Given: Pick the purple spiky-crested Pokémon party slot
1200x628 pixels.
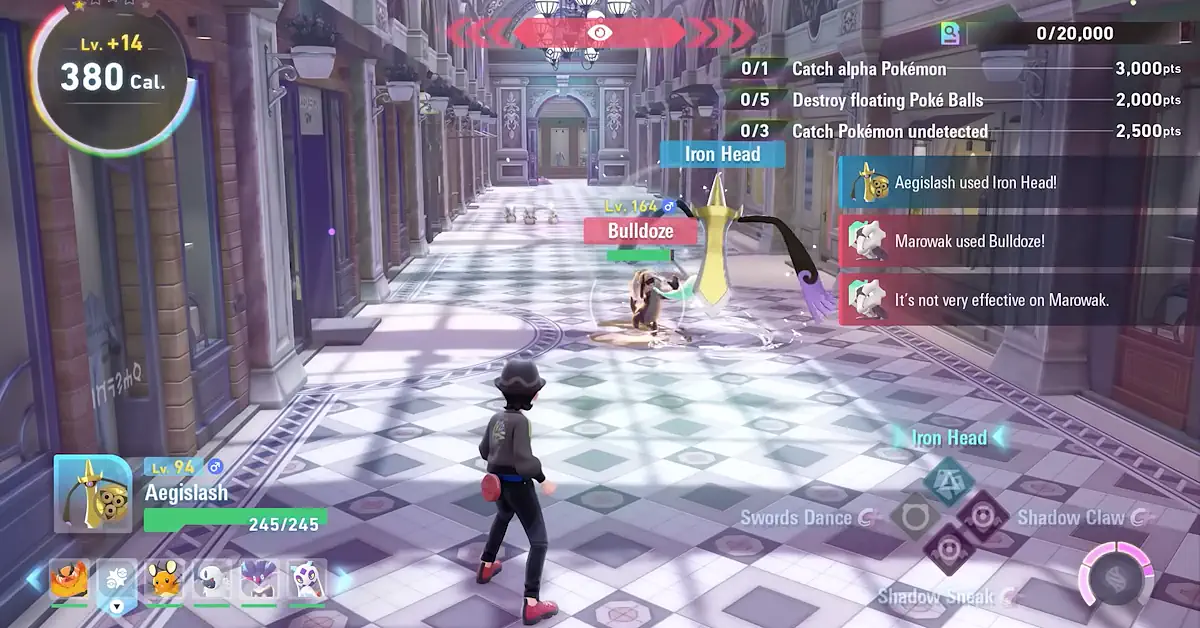Looking at the screenshot, I should [x=258, y=579].
